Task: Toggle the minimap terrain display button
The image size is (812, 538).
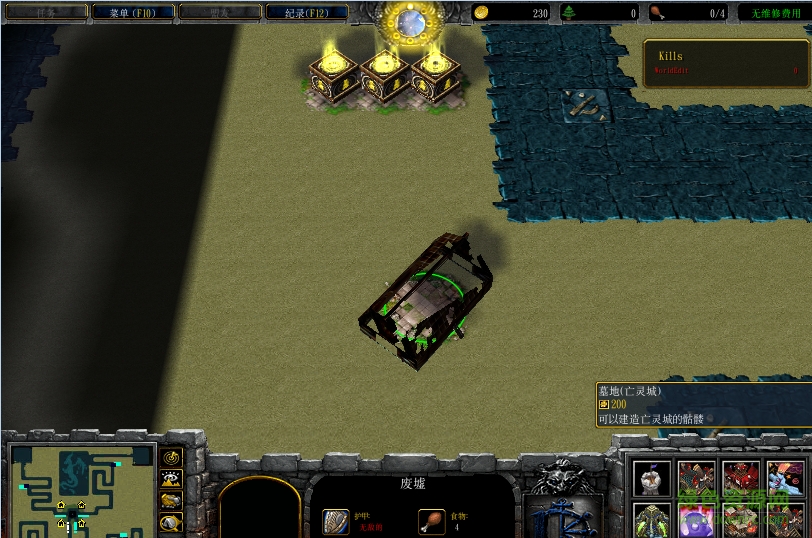Action: pos(171,480)
